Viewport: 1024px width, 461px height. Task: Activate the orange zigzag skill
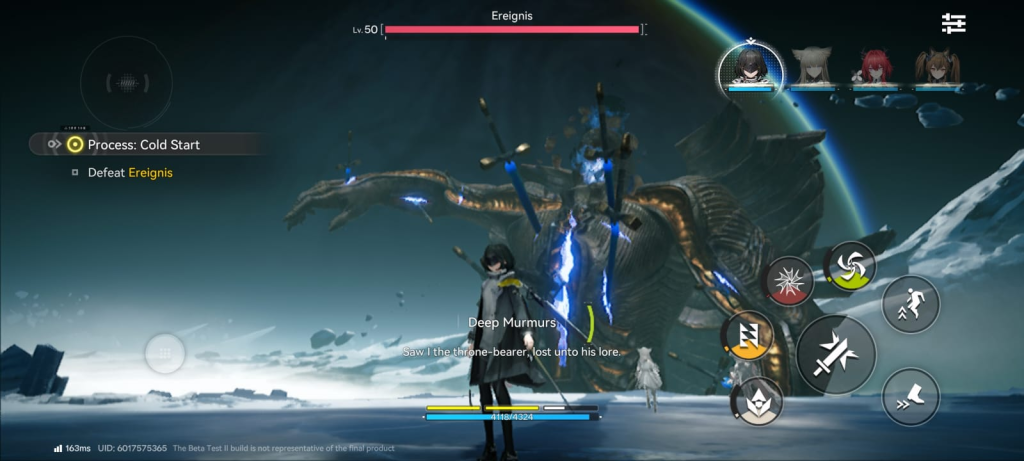point(747,335)
